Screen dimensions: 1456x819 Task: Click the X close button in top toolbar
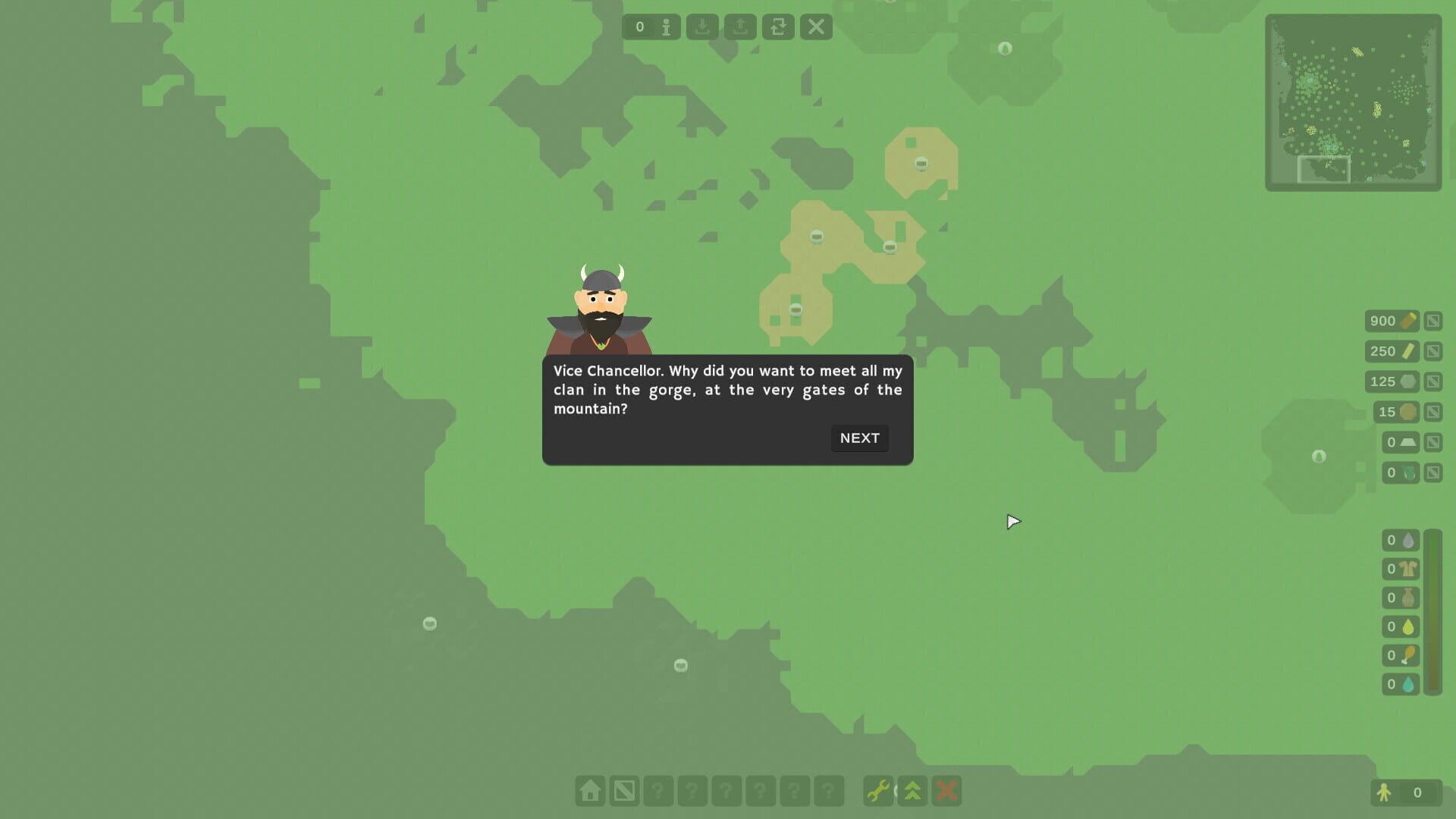(816, 27)
